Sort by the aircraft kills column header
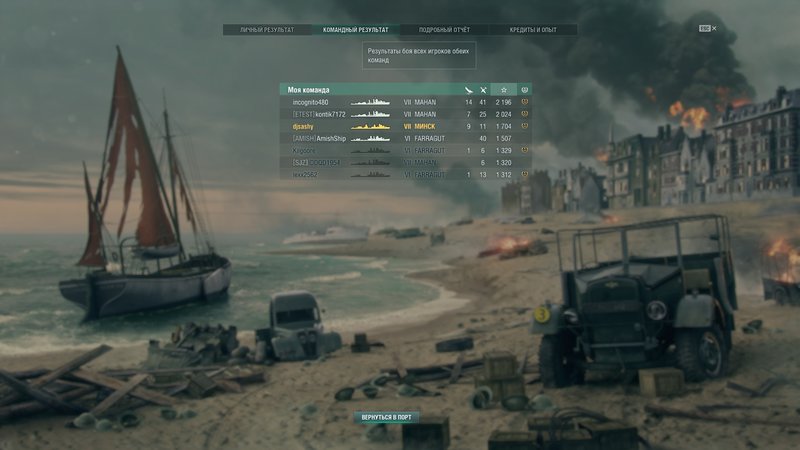The height and width of the screenshot is (450, 800). coord(468,90)
